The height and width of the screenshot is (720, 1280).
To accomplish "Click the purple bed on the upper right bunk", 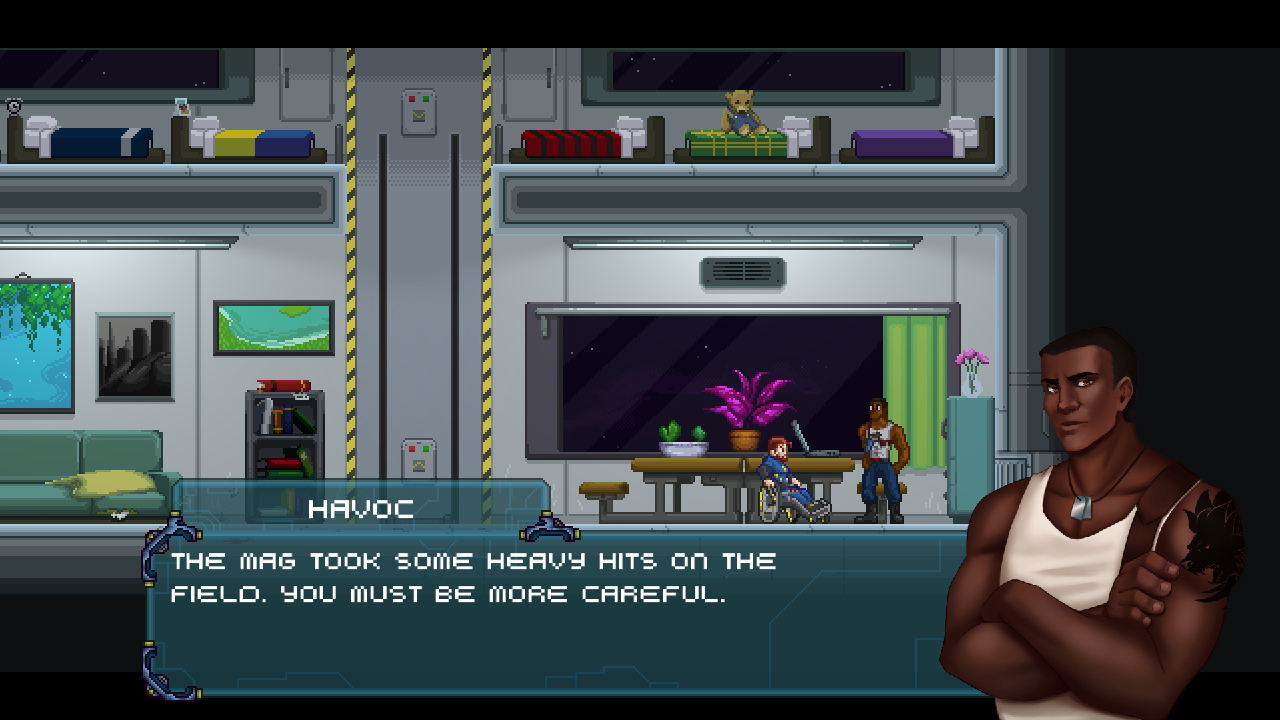I will (x=900, y=145).
